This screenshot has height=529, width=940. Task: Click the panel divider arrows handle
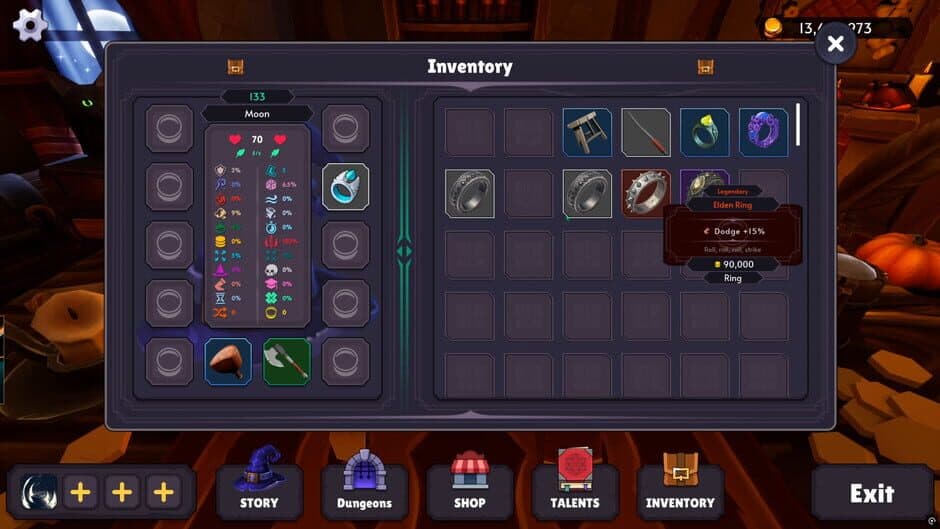click(404, 250)
